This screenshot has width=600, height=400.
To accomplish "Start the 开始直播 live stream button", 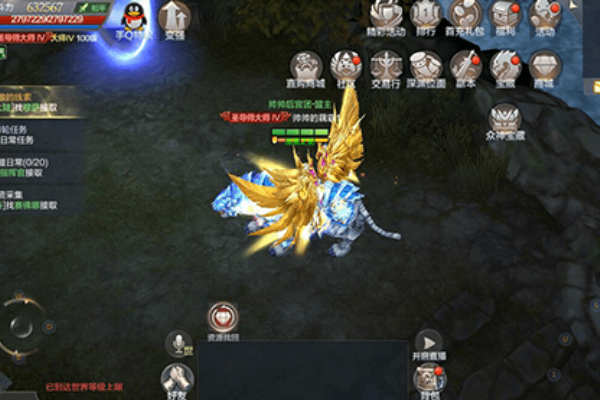I will tap(429, 343).
